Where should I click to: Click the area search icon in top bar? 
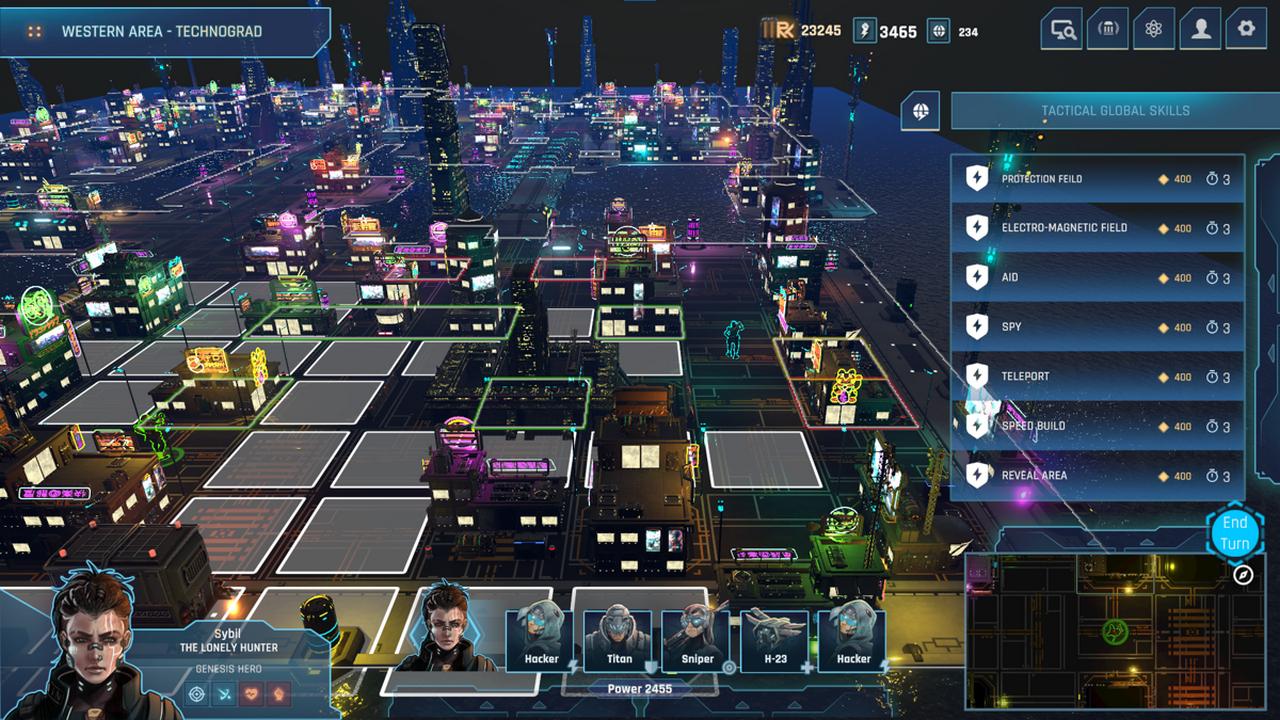(x=1063, y=29)
